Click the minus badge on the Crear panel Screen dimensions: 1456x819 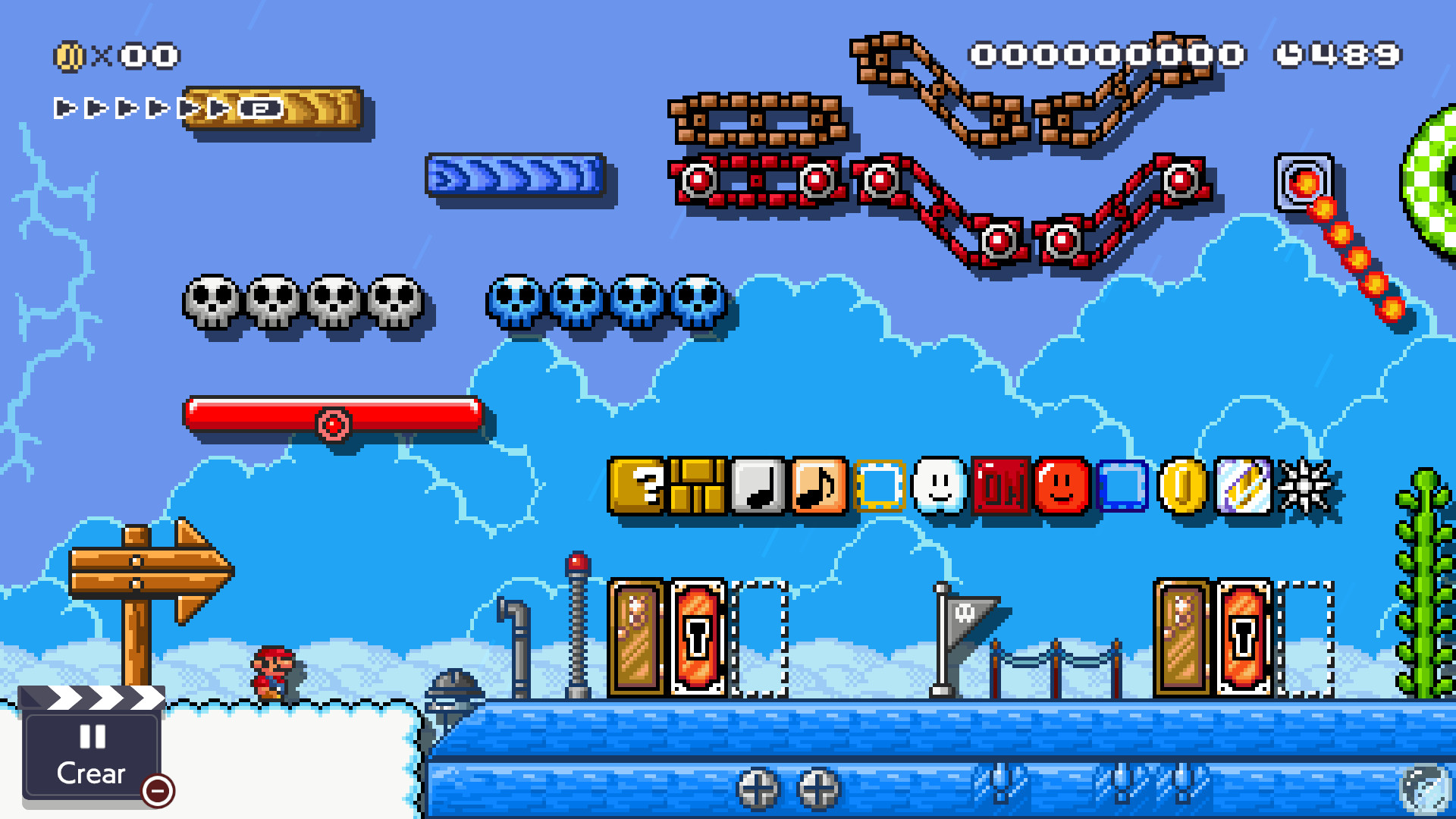pos(156,791)
